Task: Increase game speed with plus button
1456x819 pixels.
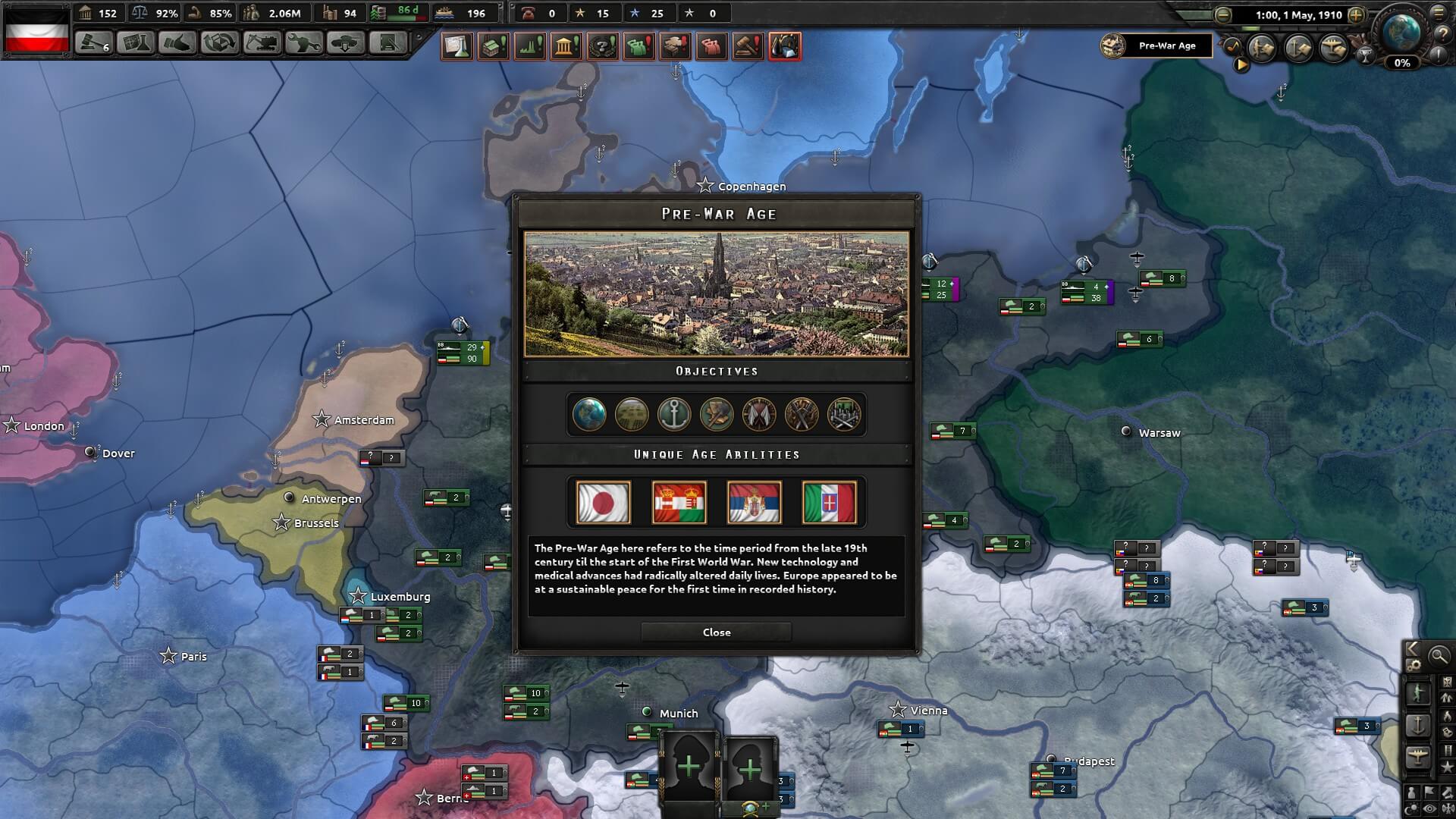Action: pyautogui.click(x=1356, y=14)
